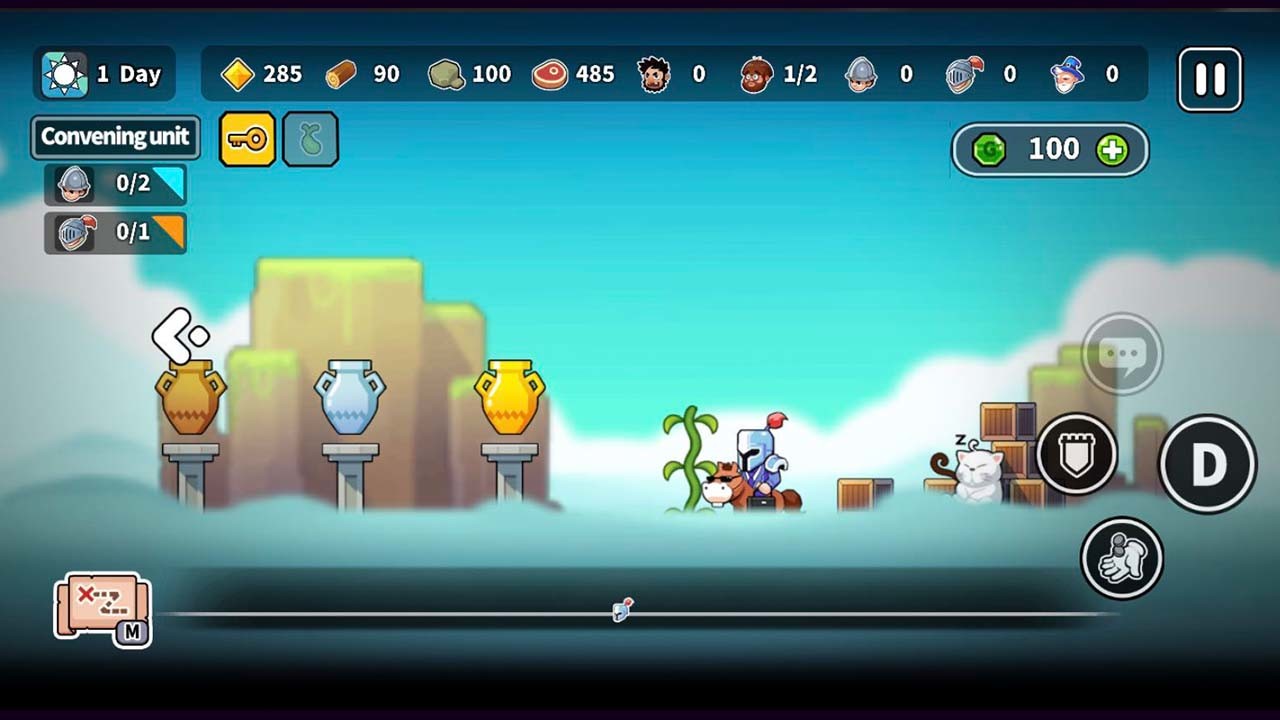This screenshot has width=1280, height=720.
Task: Click the wood resource icon
Action: [342, 74]
